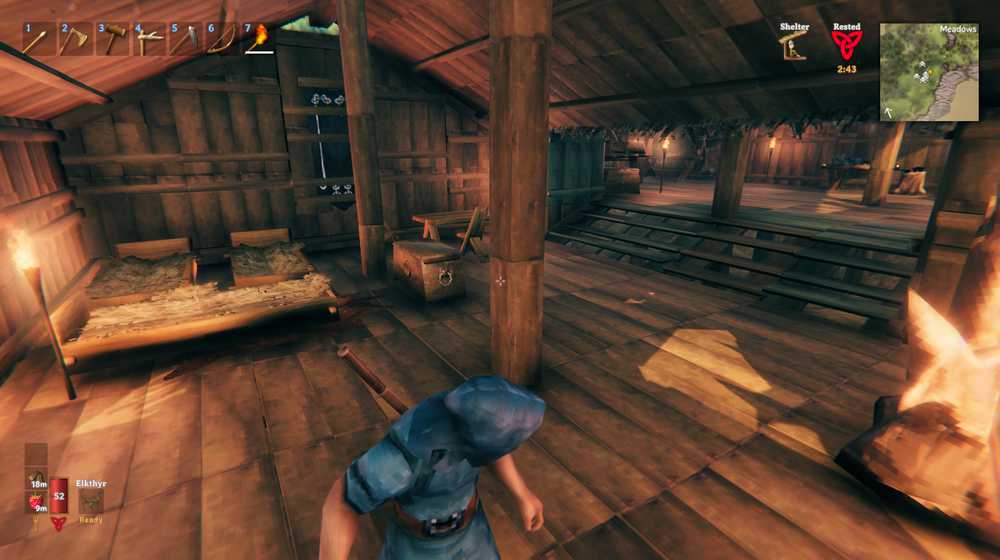Open the Meadows minimap

(x=929, y=72)
